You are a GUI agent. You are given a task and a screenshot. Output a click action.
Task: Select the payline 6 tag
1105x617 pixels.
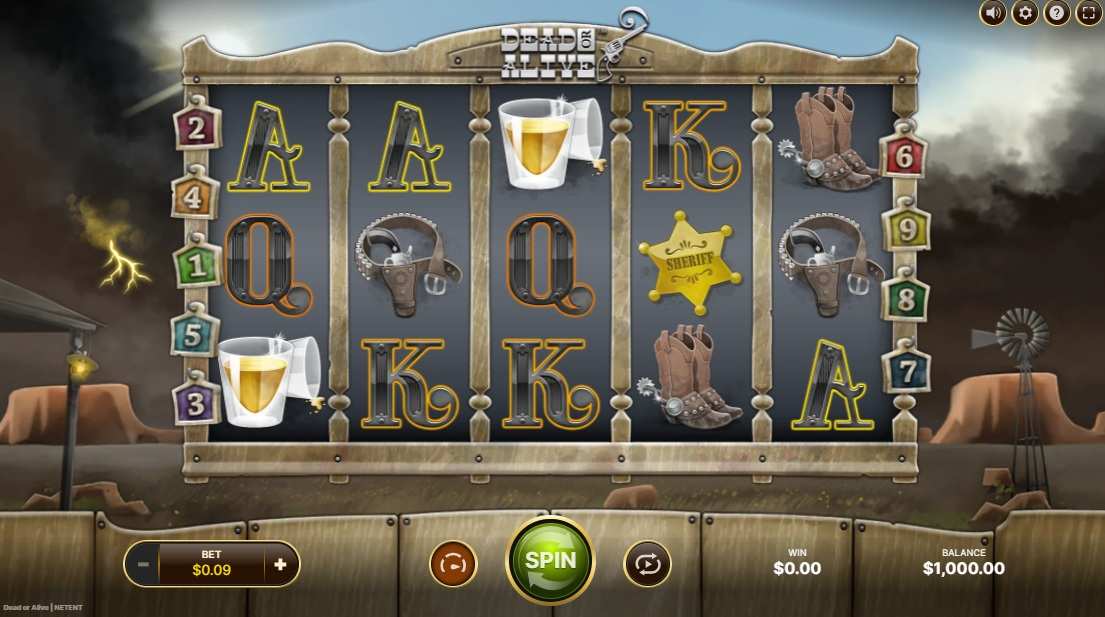click(x=904, y=155)
